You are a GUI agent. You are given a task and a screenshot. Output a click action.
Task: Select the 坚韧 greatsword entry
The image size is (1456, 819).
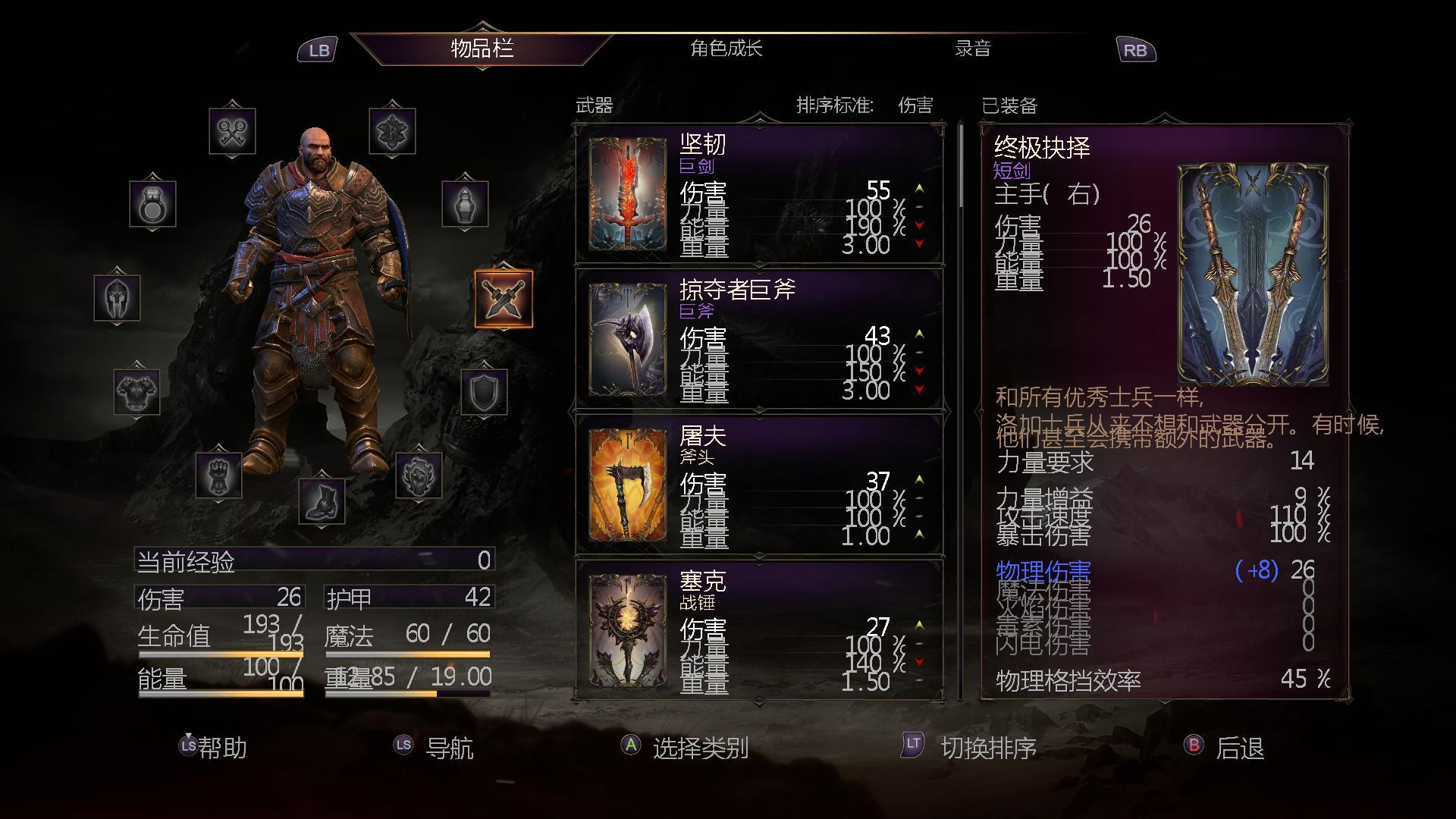(759, 196)
